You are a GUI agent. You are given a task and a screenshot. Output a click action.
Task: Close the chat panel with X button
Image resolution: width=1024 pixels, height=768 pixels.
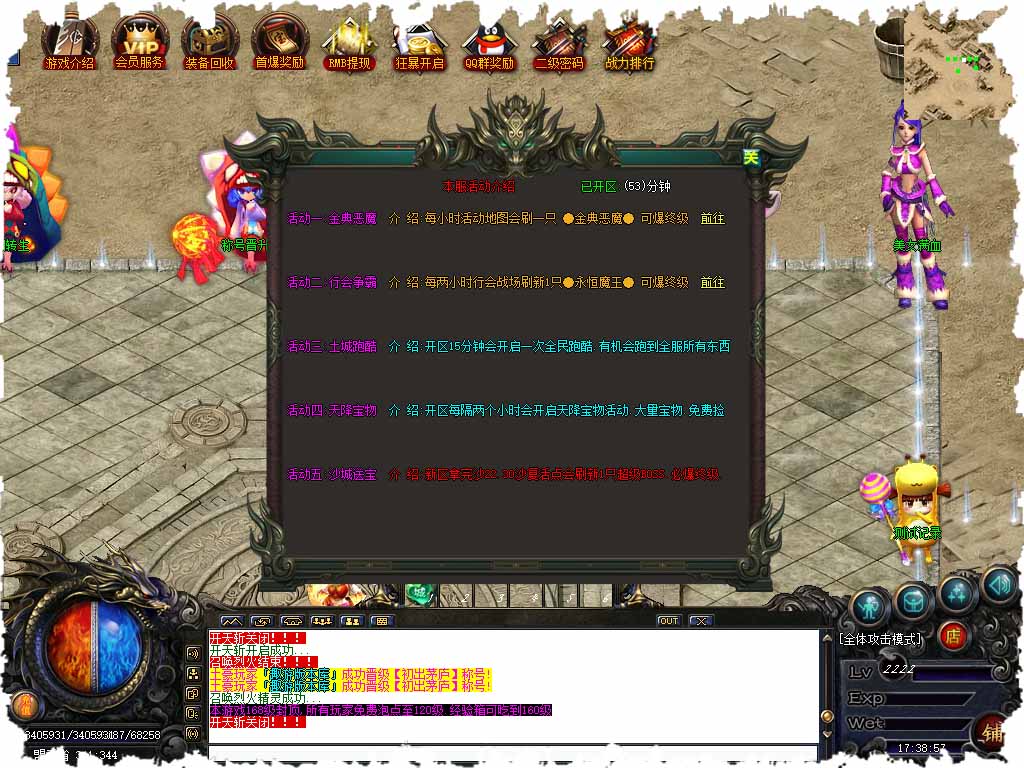tap(701, 621)
